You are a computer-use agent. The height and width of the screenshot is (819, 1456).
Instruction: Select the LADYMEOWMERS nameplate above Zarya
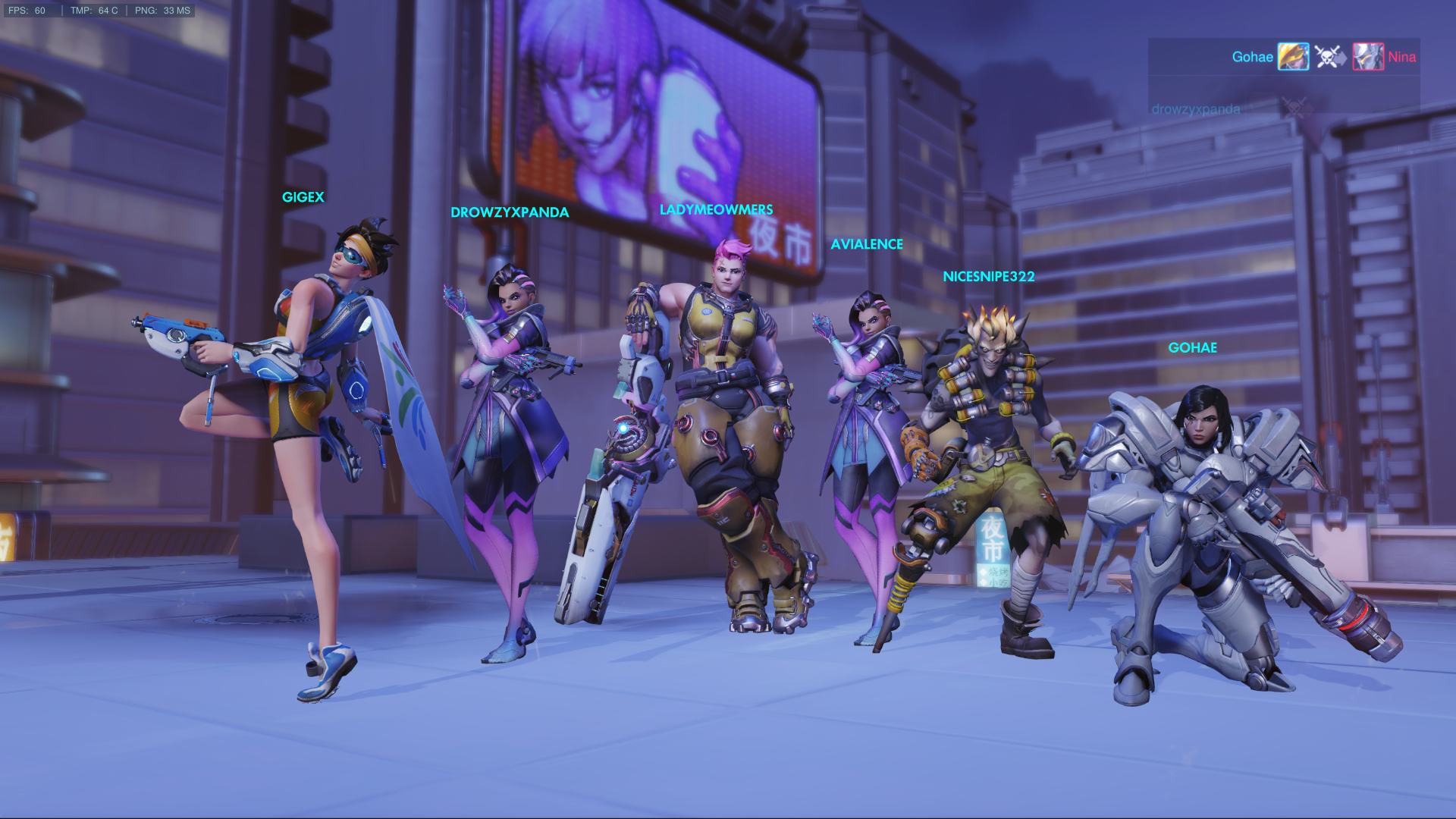[x=717, y=209]
